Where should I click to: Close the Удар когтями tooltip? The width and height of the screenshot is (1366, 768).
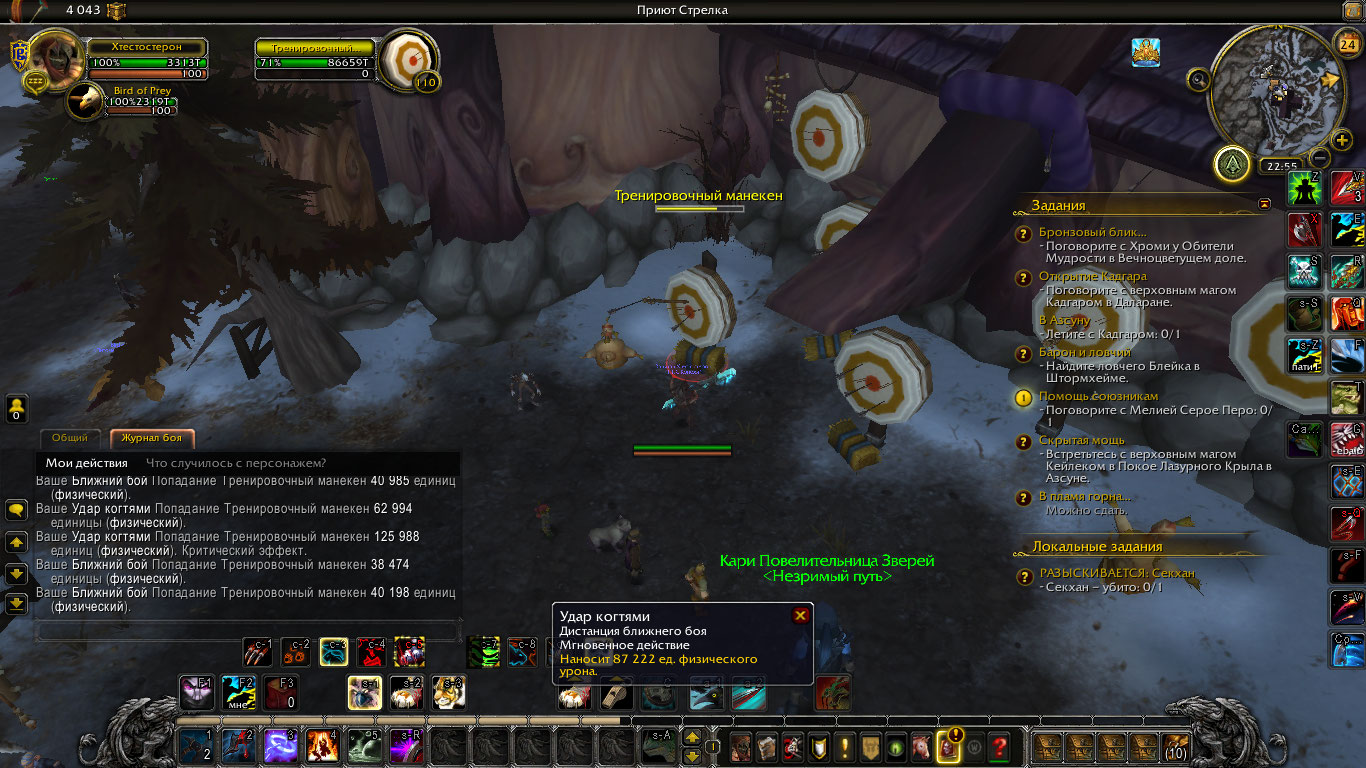pyautogui.click(x=800, y=616)
